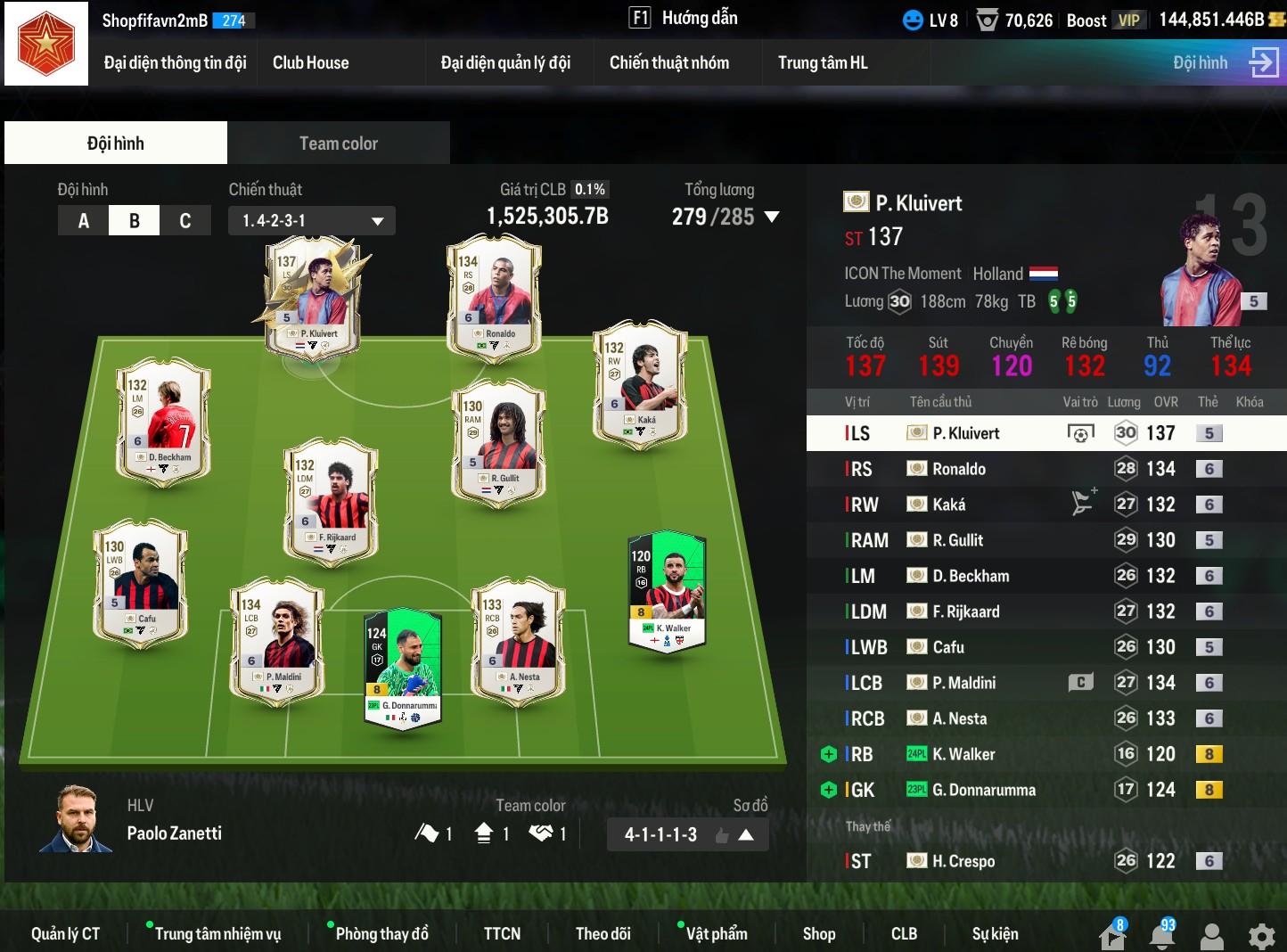Expand the total wage 279/285 dropdown
The image size is (1287, 952).
pos(772,217)
